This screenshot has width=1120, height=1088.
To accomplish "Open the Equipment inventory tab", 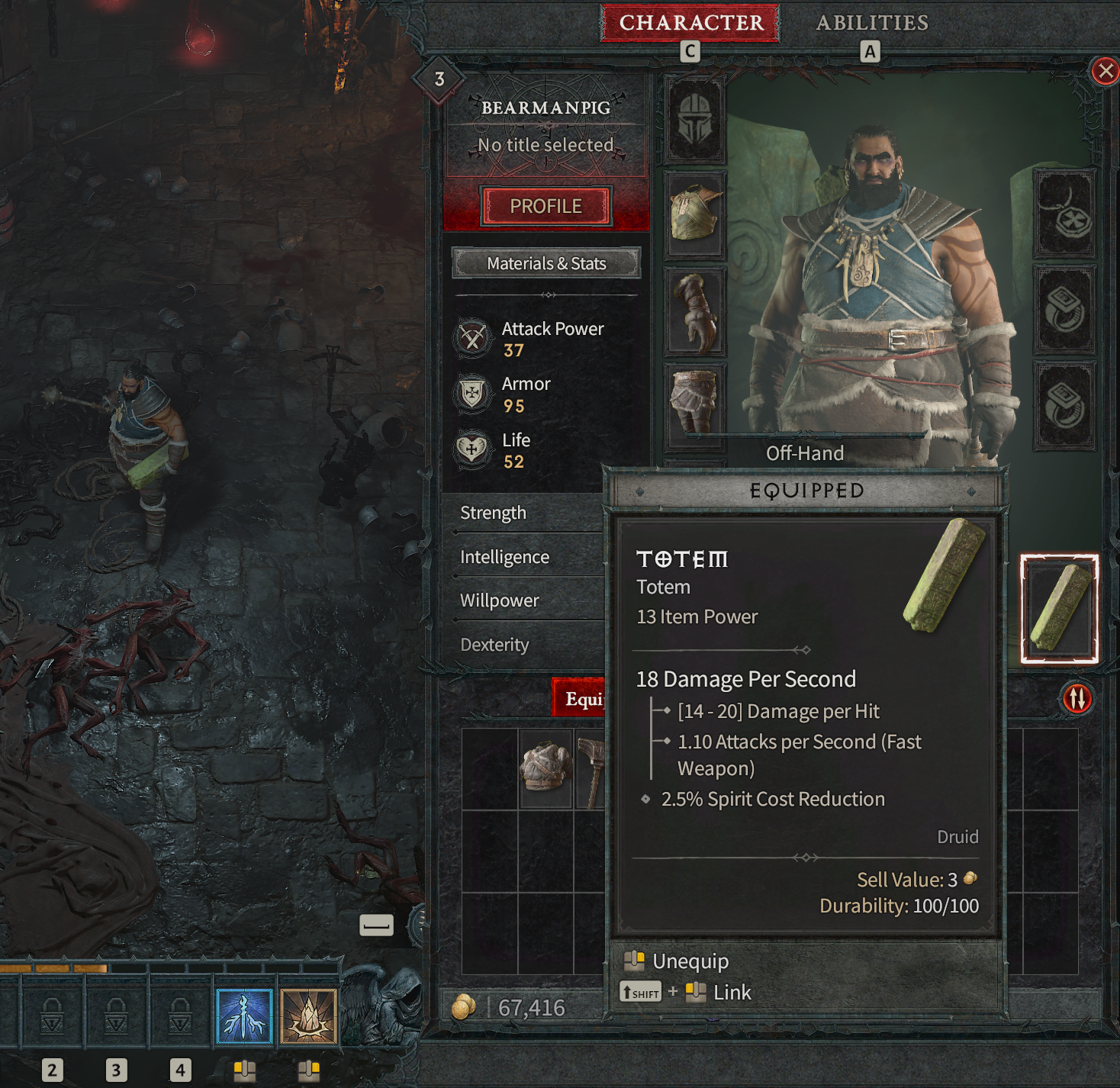I will click(580, 698).
